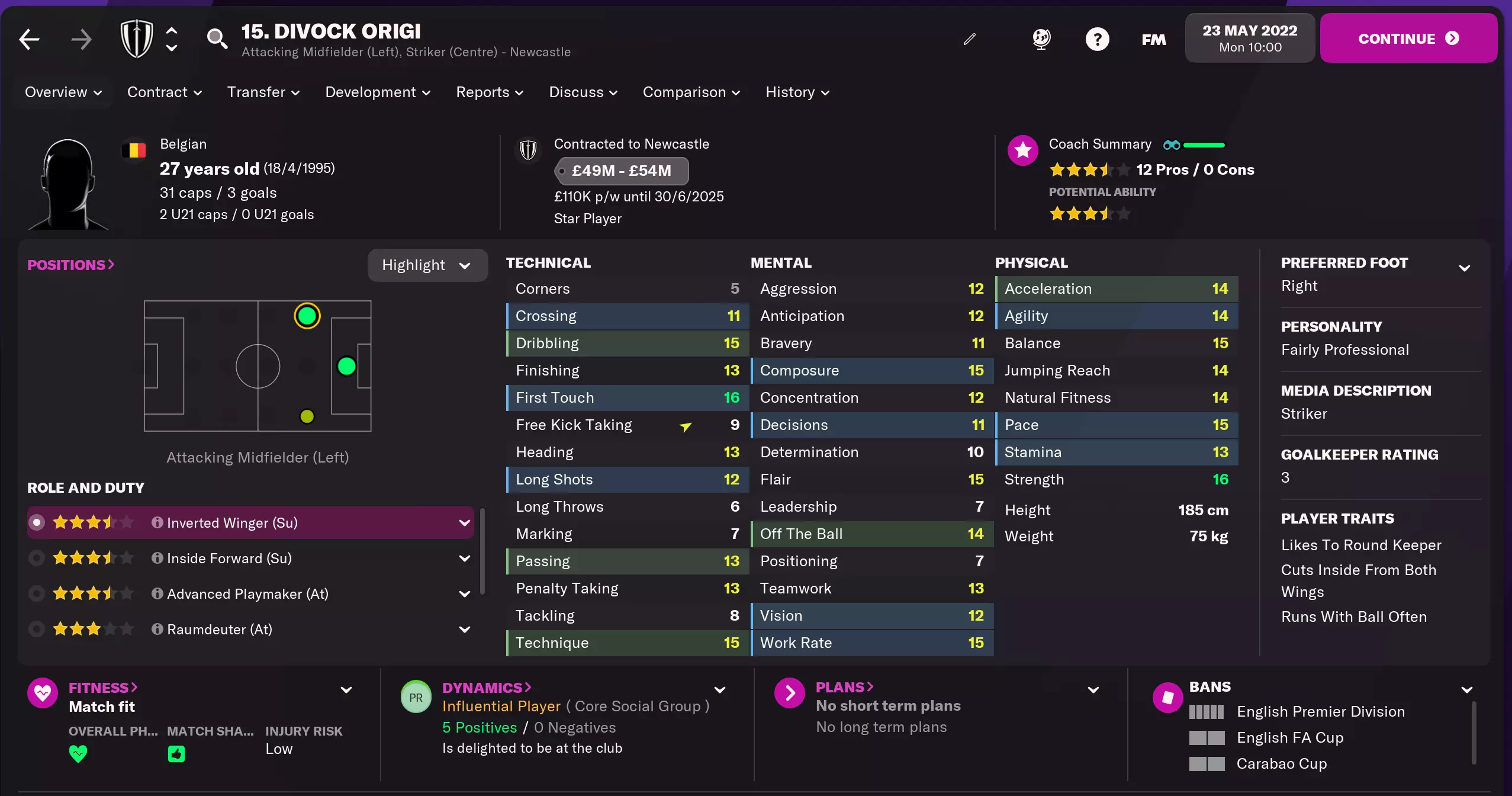This screenshot has width=1512, height=796.
Task: Open the Transfer menu
Action: (263, 92)
